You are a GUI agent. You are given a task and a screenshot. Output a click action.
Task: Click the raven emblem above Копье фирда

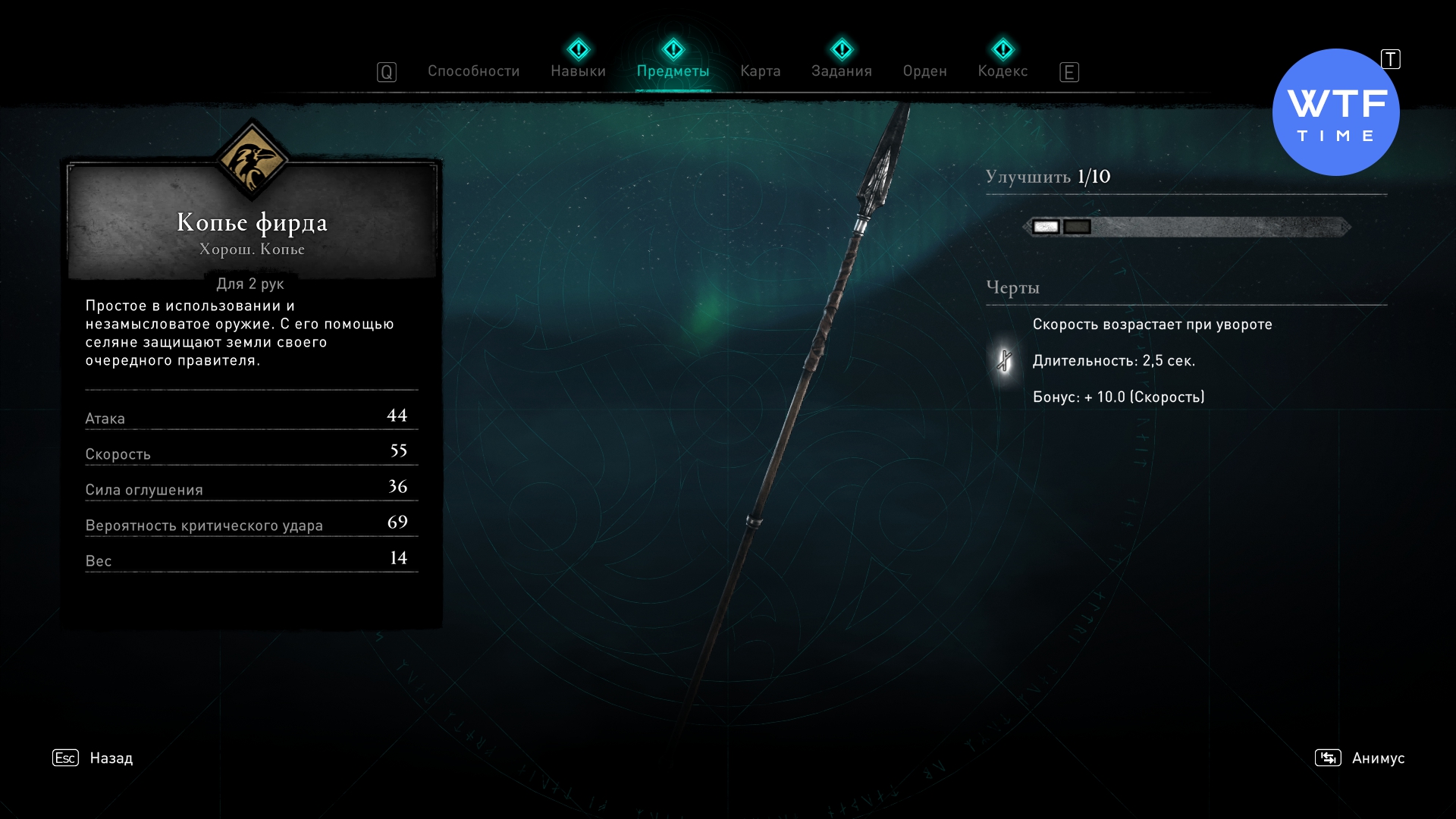(251, 160)
